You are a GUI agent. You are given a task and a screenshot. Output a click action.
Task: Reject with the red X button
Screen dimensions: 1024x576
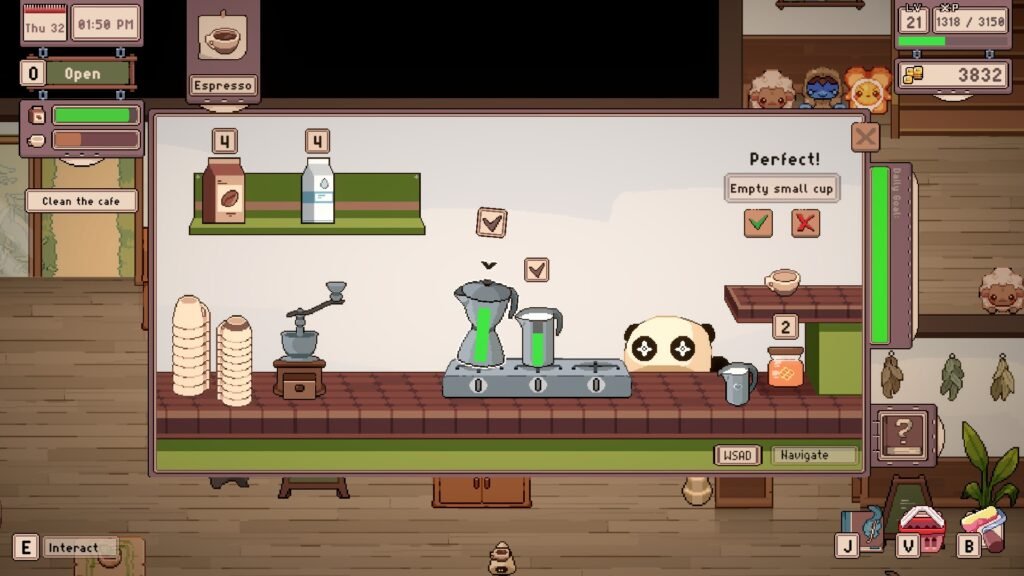pyautogui.click(x=805, y=223)
